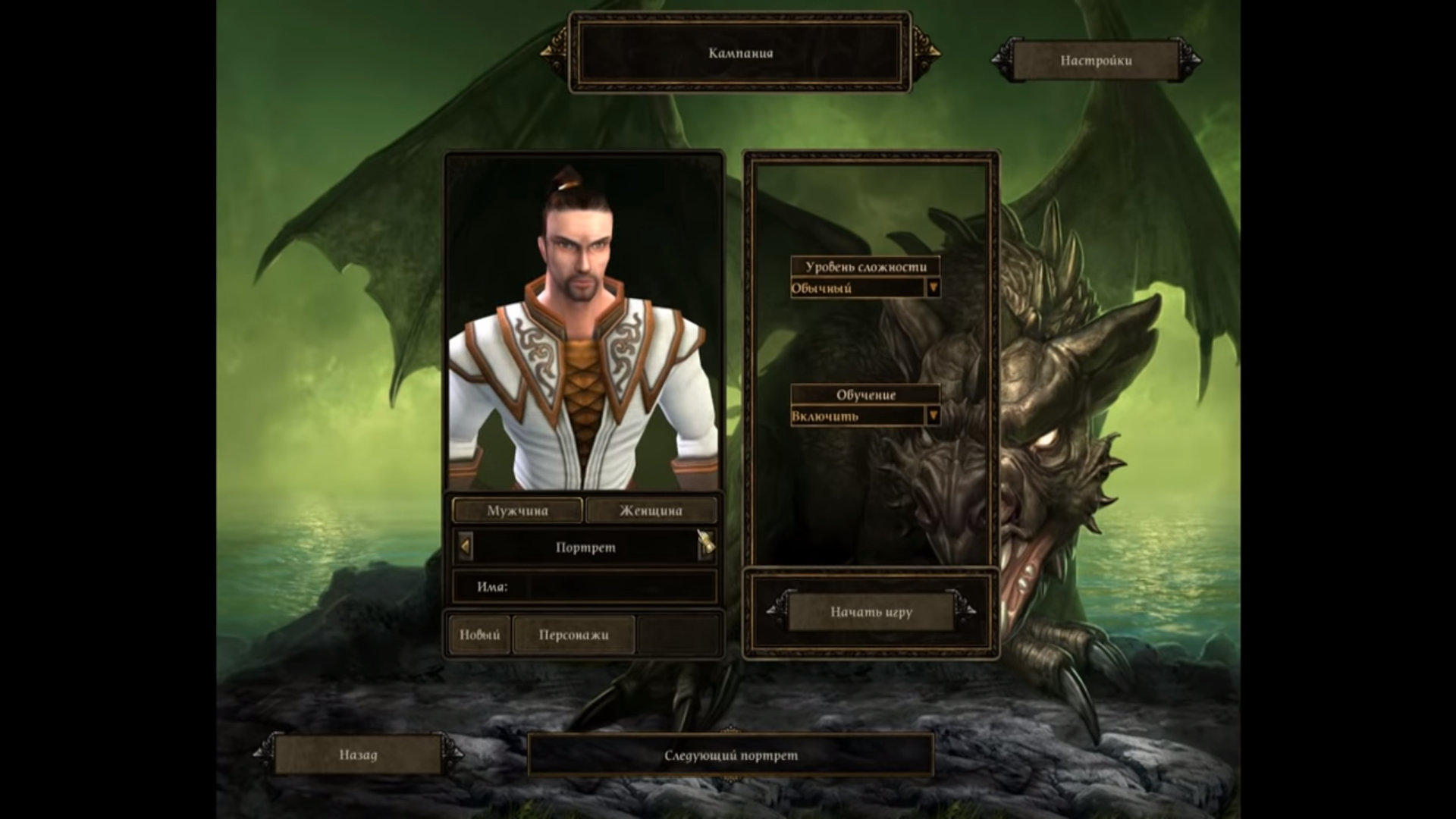This screenshot has width=1456, height=819.
Task: Create a Новый character
Action: (x=479, y=635)
